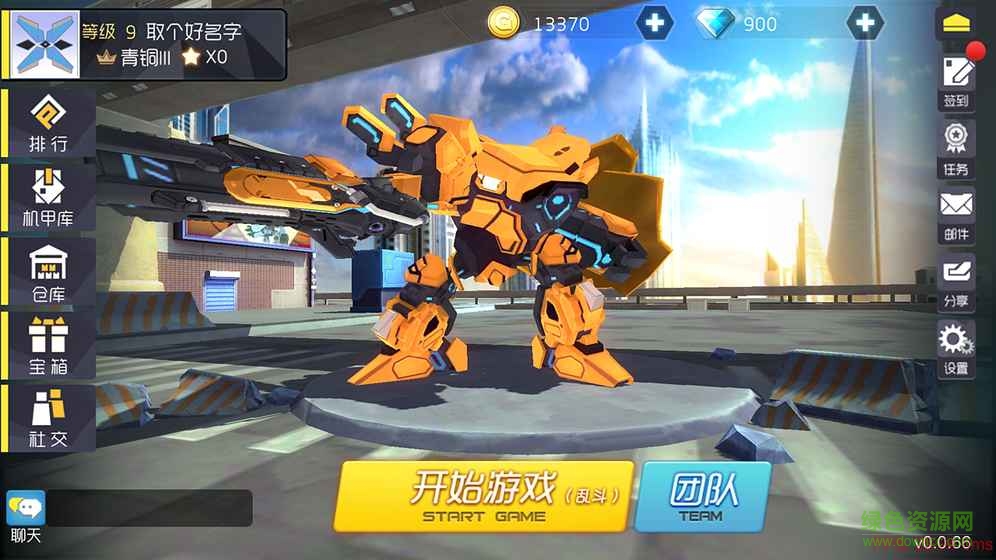Open the 设置 settings gear
996x560 pixels.
956,348
